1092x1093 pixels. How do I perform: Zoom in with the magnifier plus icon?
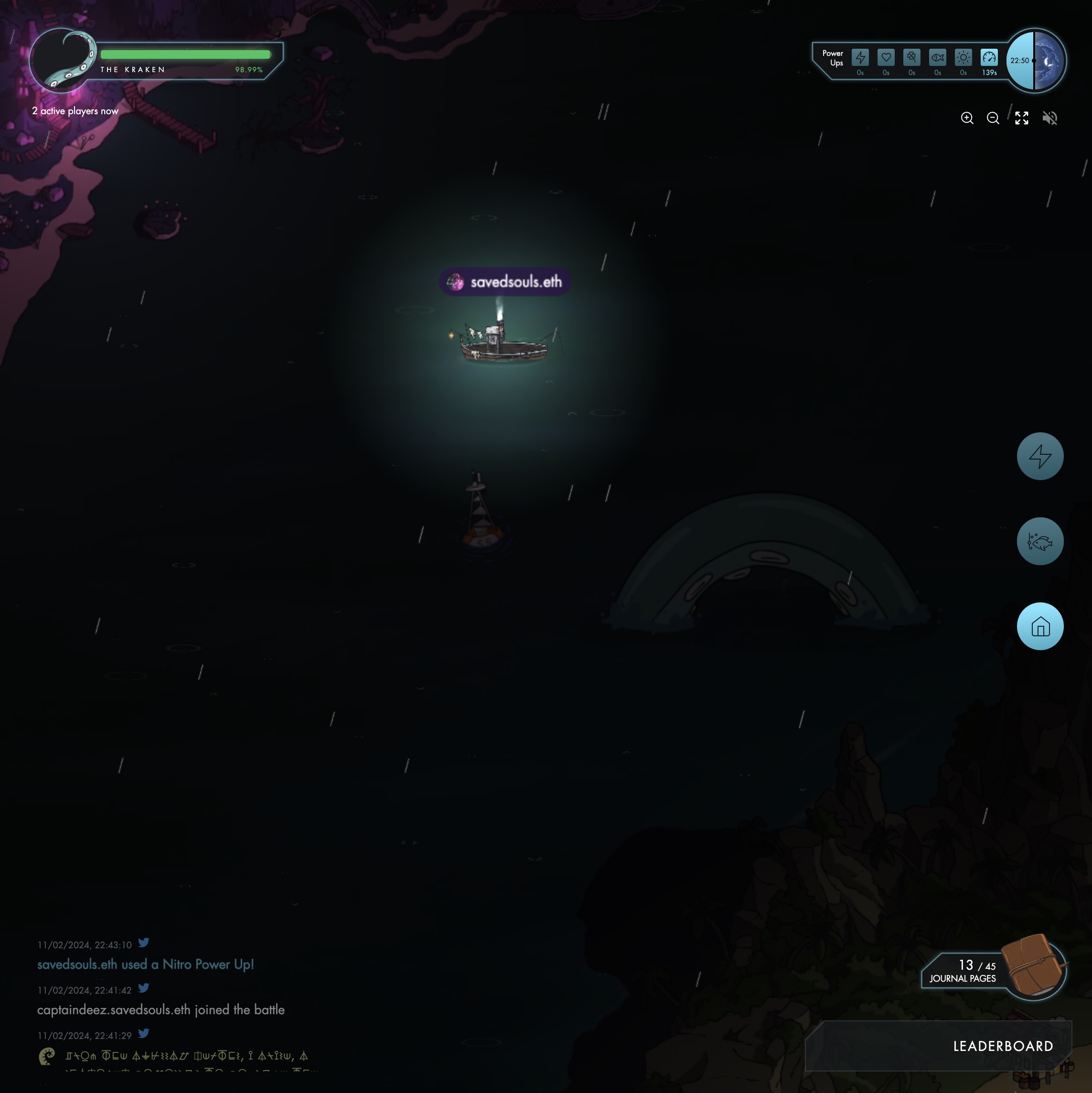click(x=967, y=118)
